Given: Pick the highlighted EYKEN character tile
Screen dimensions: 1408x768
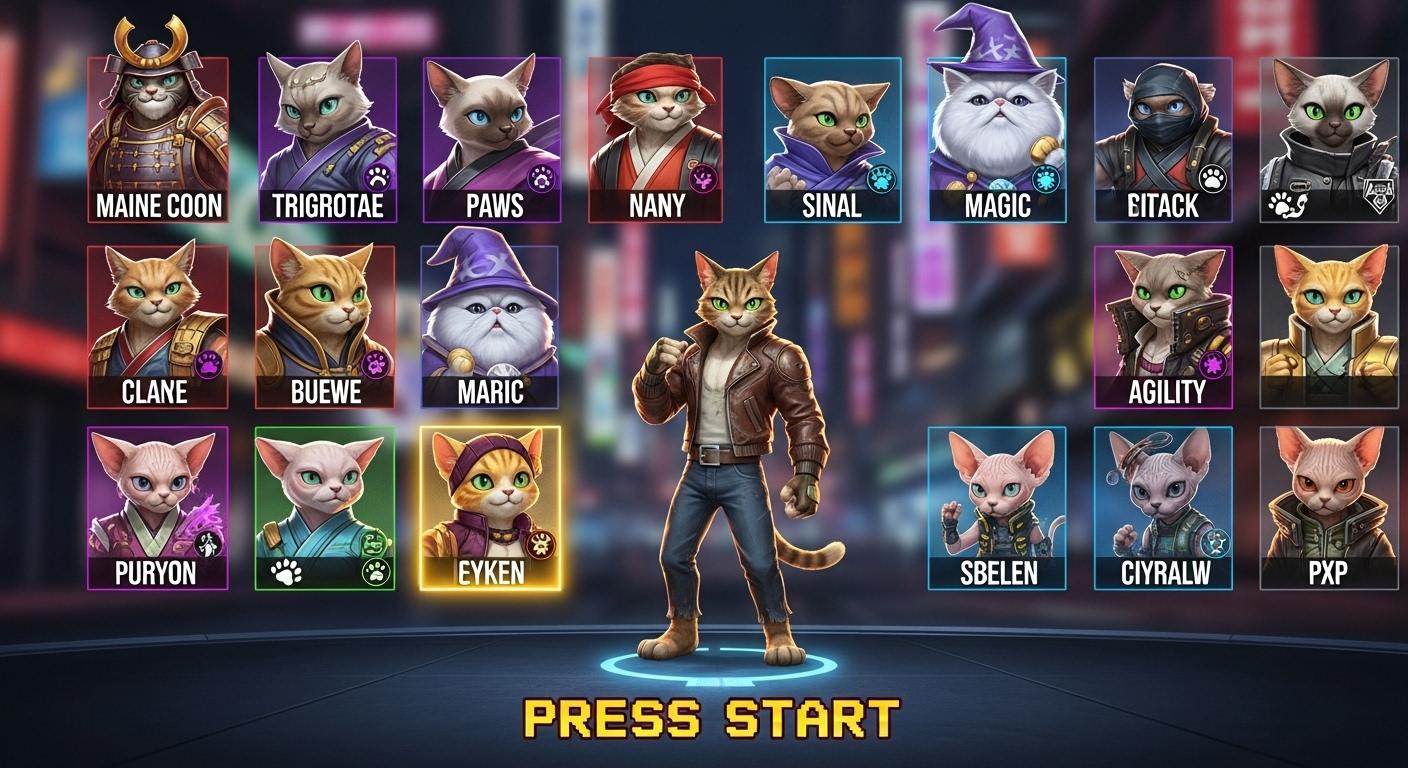Looking at the screenshot, I should tap(490, 507).
